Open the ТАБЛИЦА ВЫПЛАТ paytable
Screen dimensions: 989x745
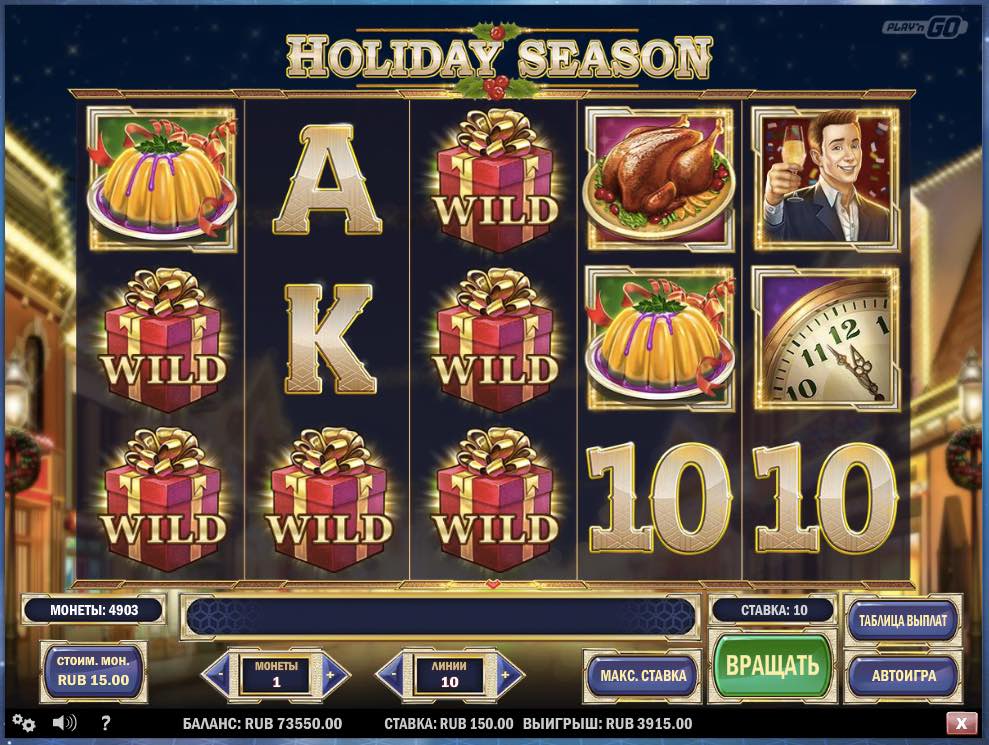(x=902, y=620)
